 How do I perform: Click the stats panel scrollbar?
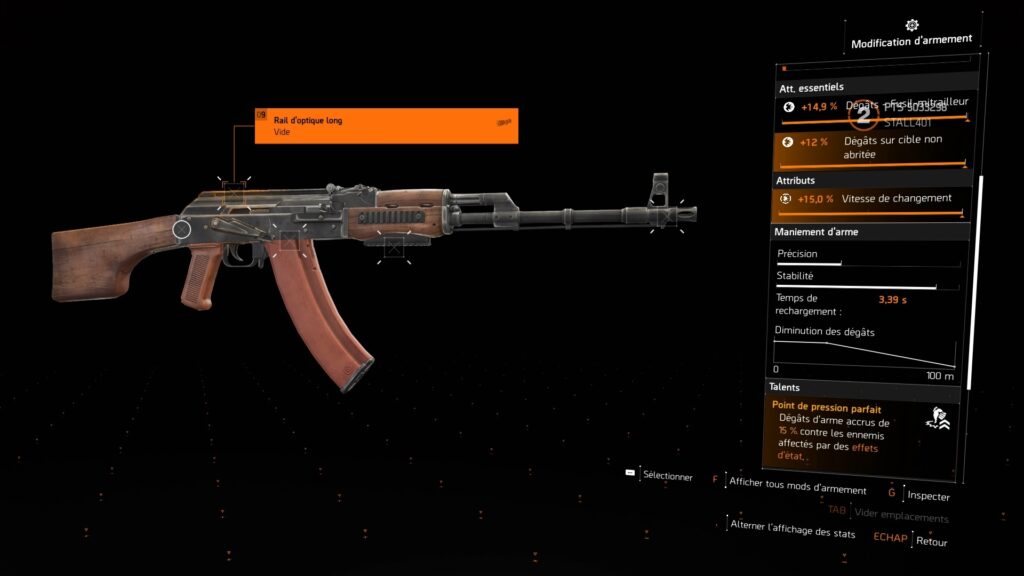(x=980, y=282)
